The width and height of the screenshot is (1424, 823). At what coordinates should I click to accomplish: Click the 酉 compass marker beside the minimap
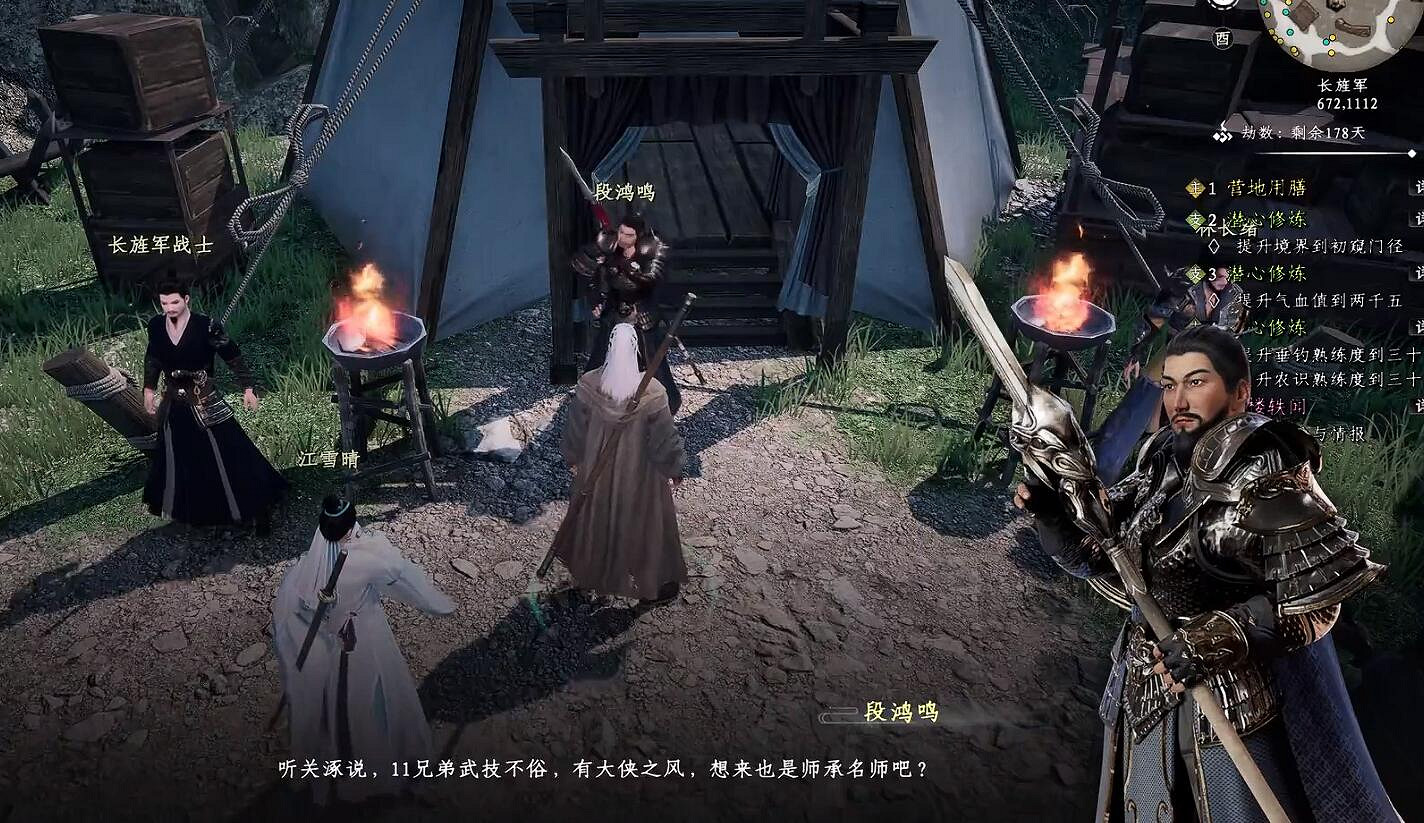click(1222, 40)
